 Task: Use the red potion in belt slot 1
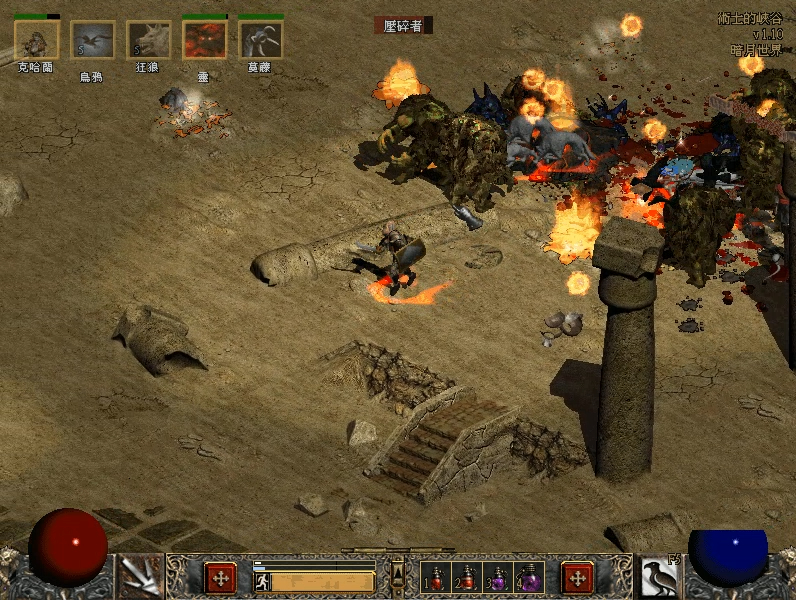click(434, 577)
